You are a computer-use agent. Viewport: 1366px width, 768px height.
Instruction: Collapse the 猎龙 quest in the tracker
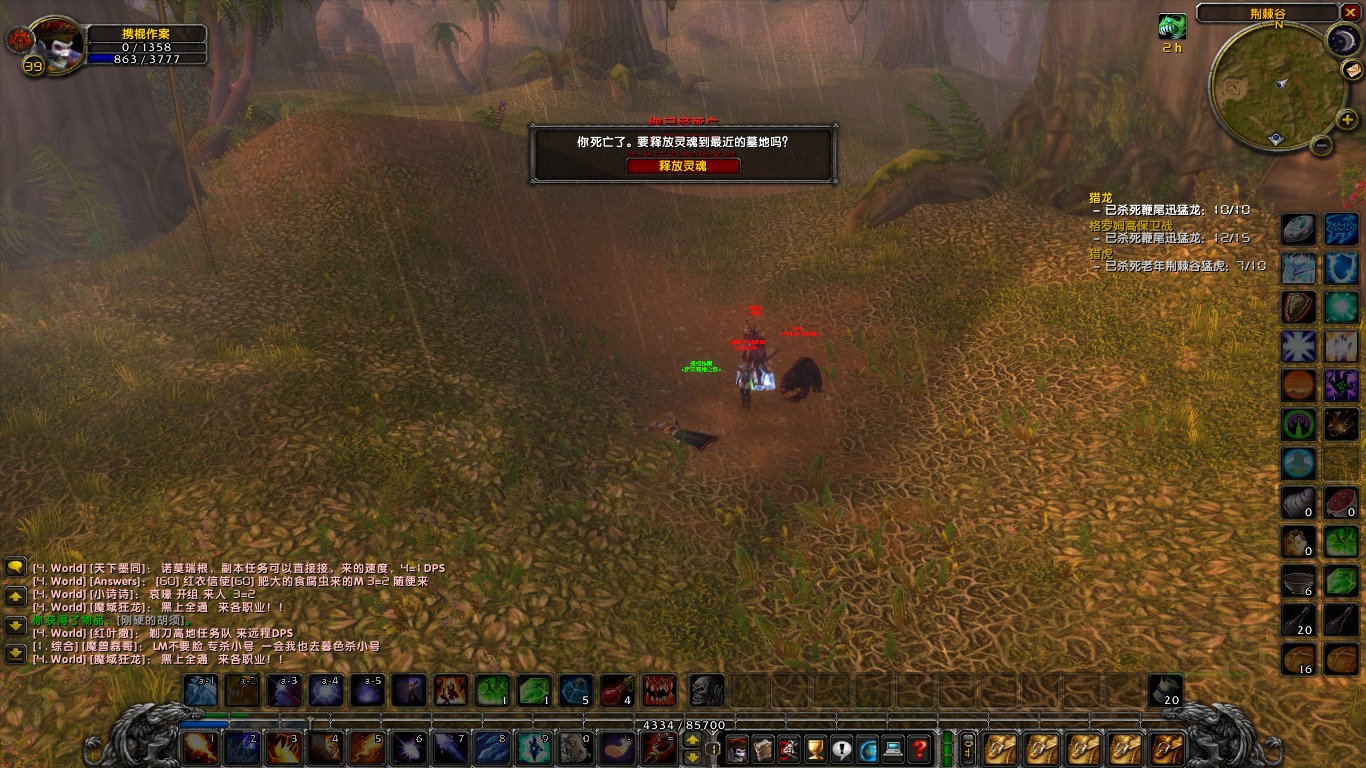(1101, 198)
